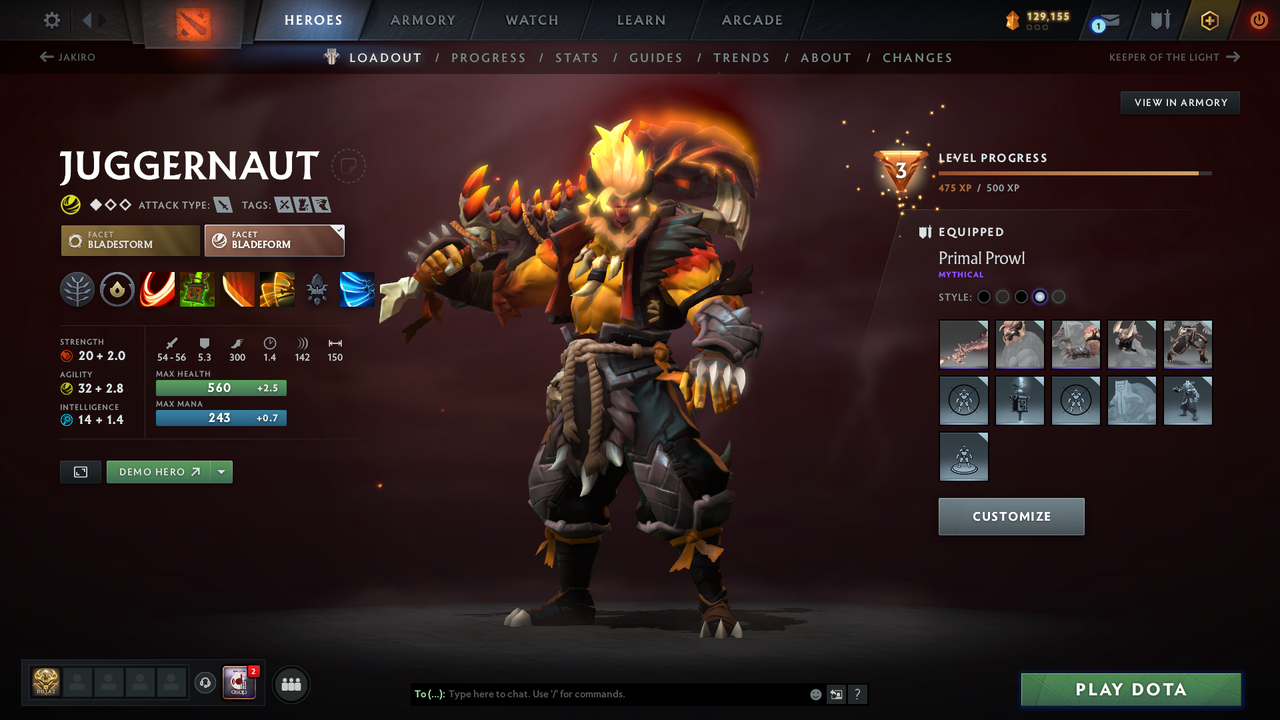Switch to the Arcade tab
The height and width of the screenshot is (720, 1280).
751,20
